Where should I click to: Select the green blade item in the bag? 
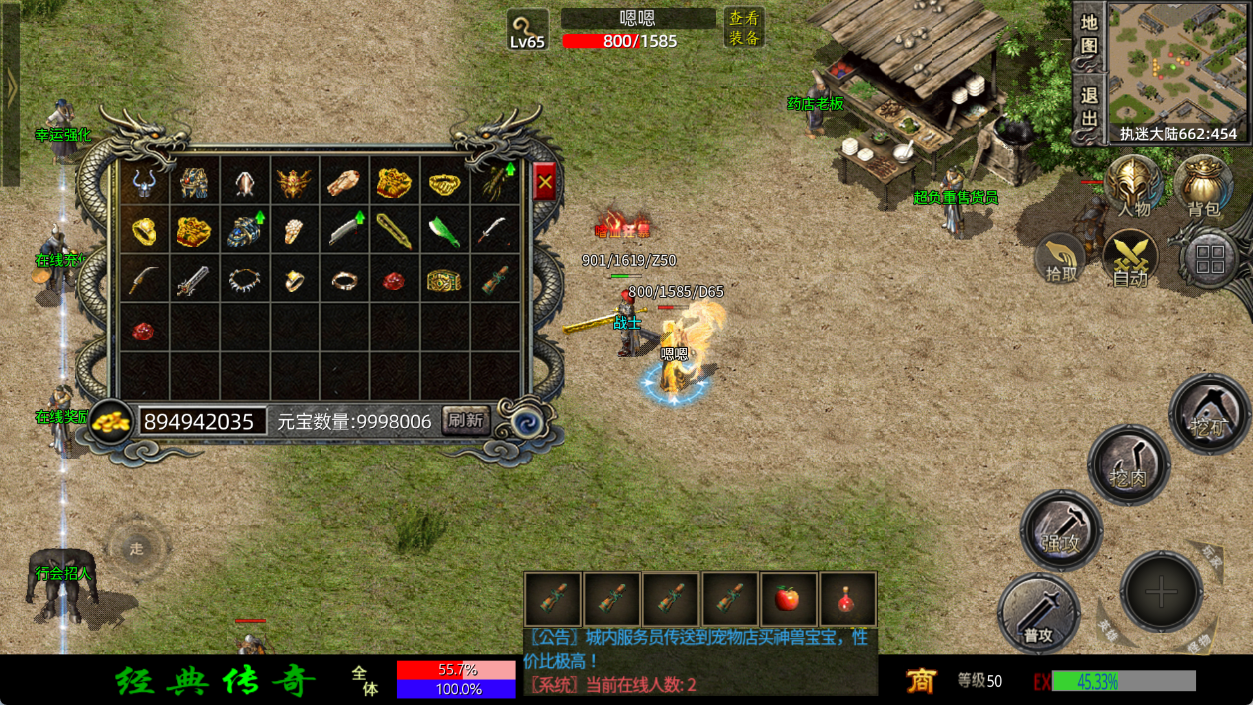(445, 232)
